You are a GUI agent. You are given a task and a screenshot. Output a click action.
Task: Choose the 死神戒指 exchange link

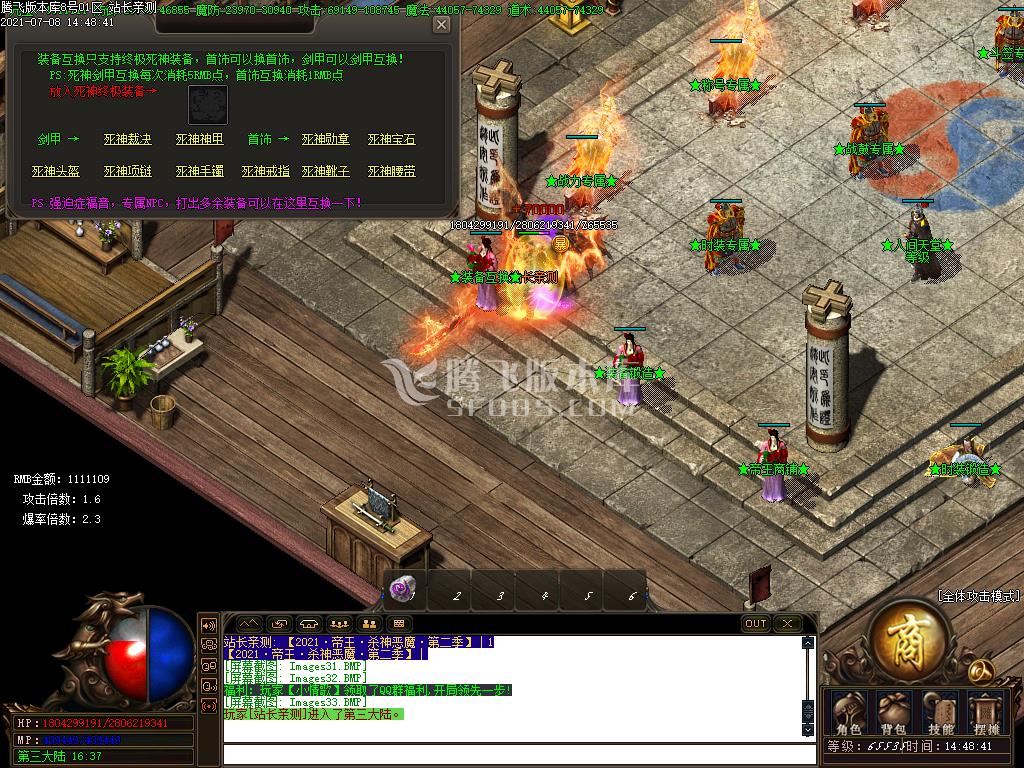click(x=266, y=172)
